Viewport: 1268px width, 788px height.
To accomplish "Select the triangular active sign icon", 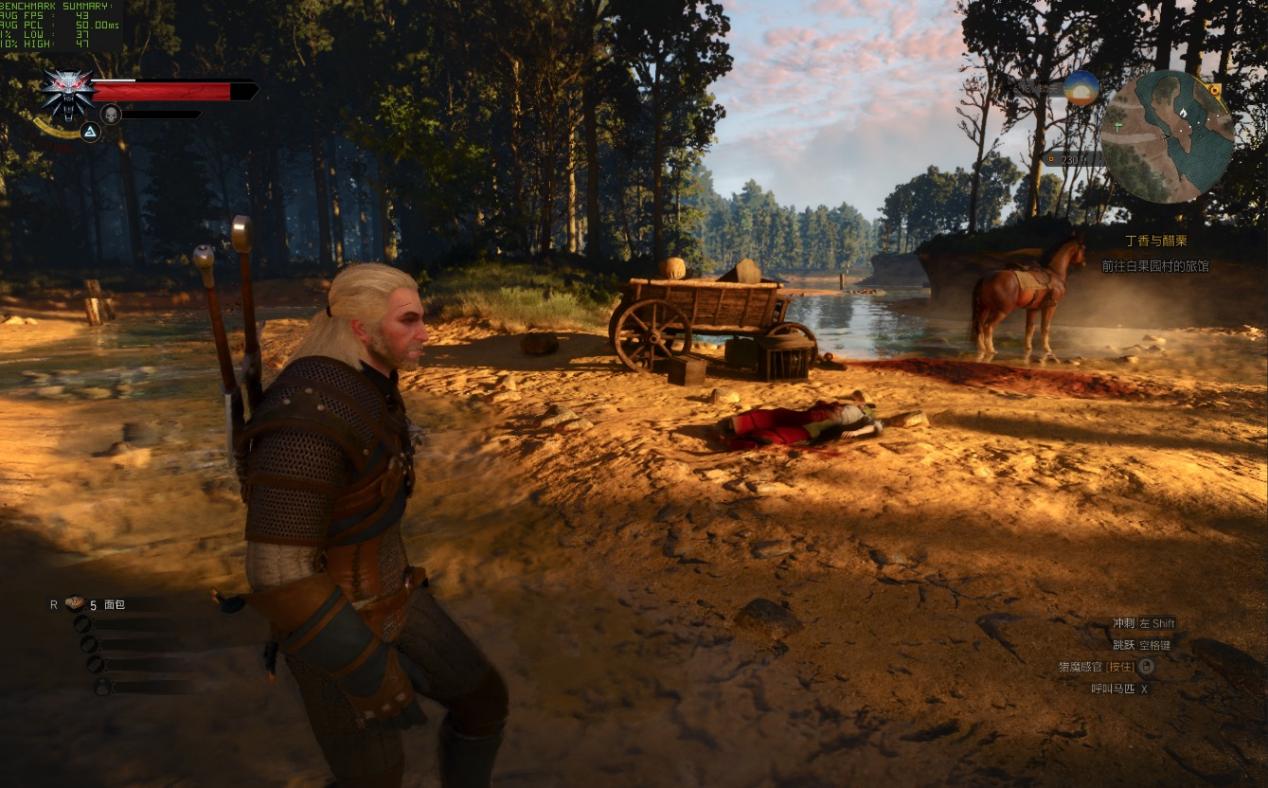I will coord(90,131).
